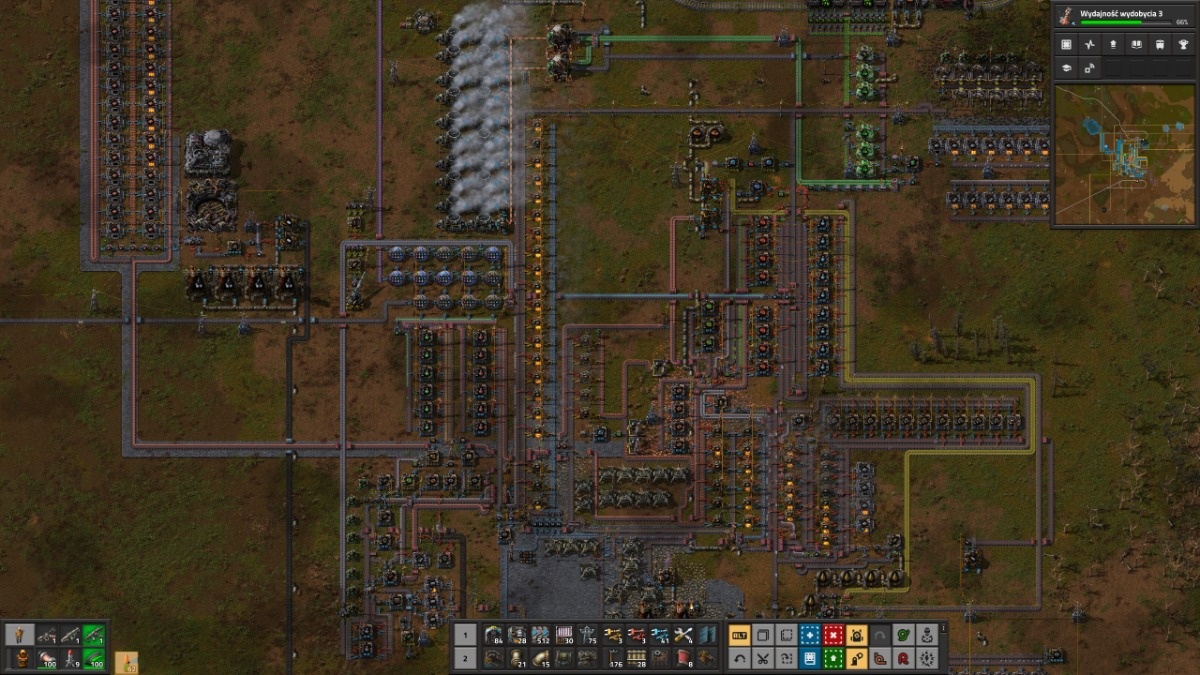Select quickbar row 1 button
The height and width of the screenshot is (675, 1200).
point(465,634)
